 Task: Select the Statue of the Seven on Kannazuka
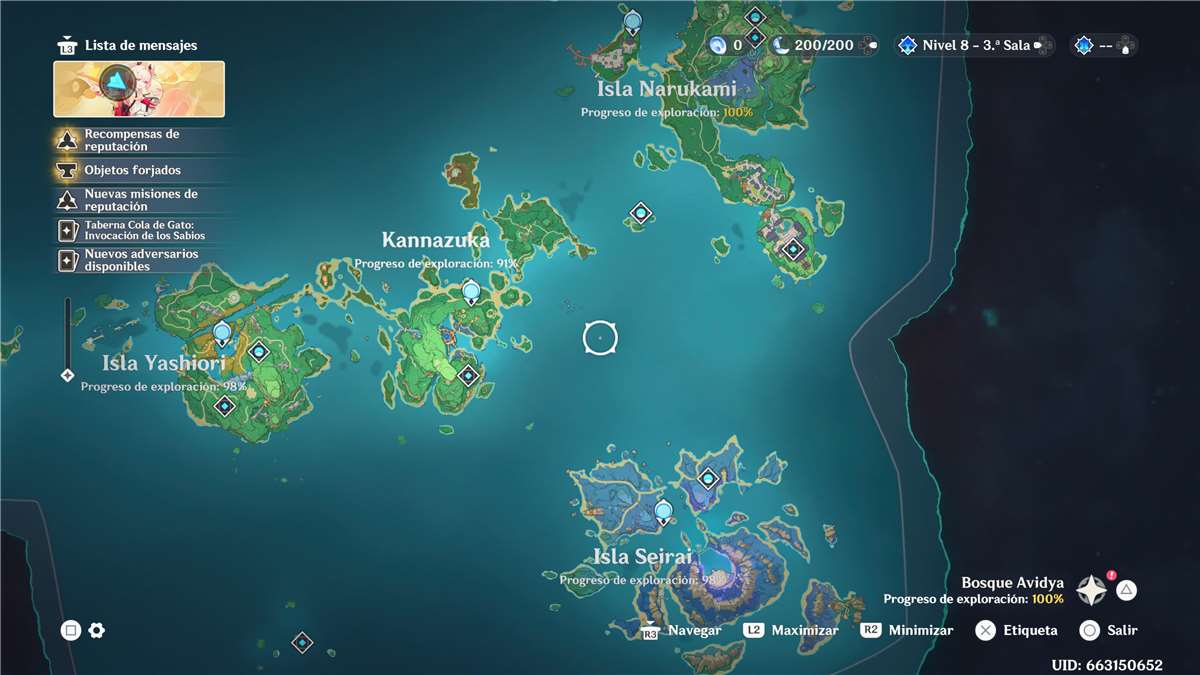tap(471, 292)
